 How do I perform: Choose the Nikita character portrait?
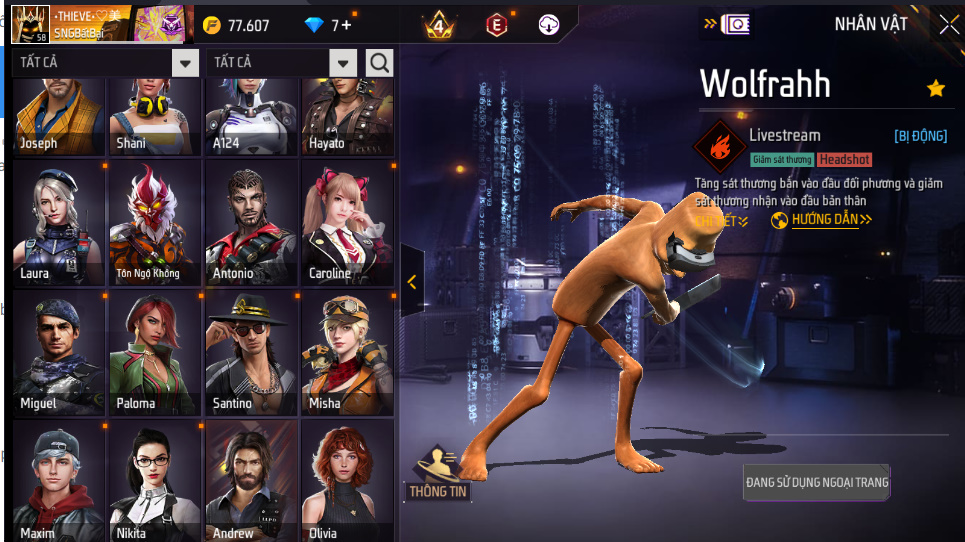coord(154,482)
